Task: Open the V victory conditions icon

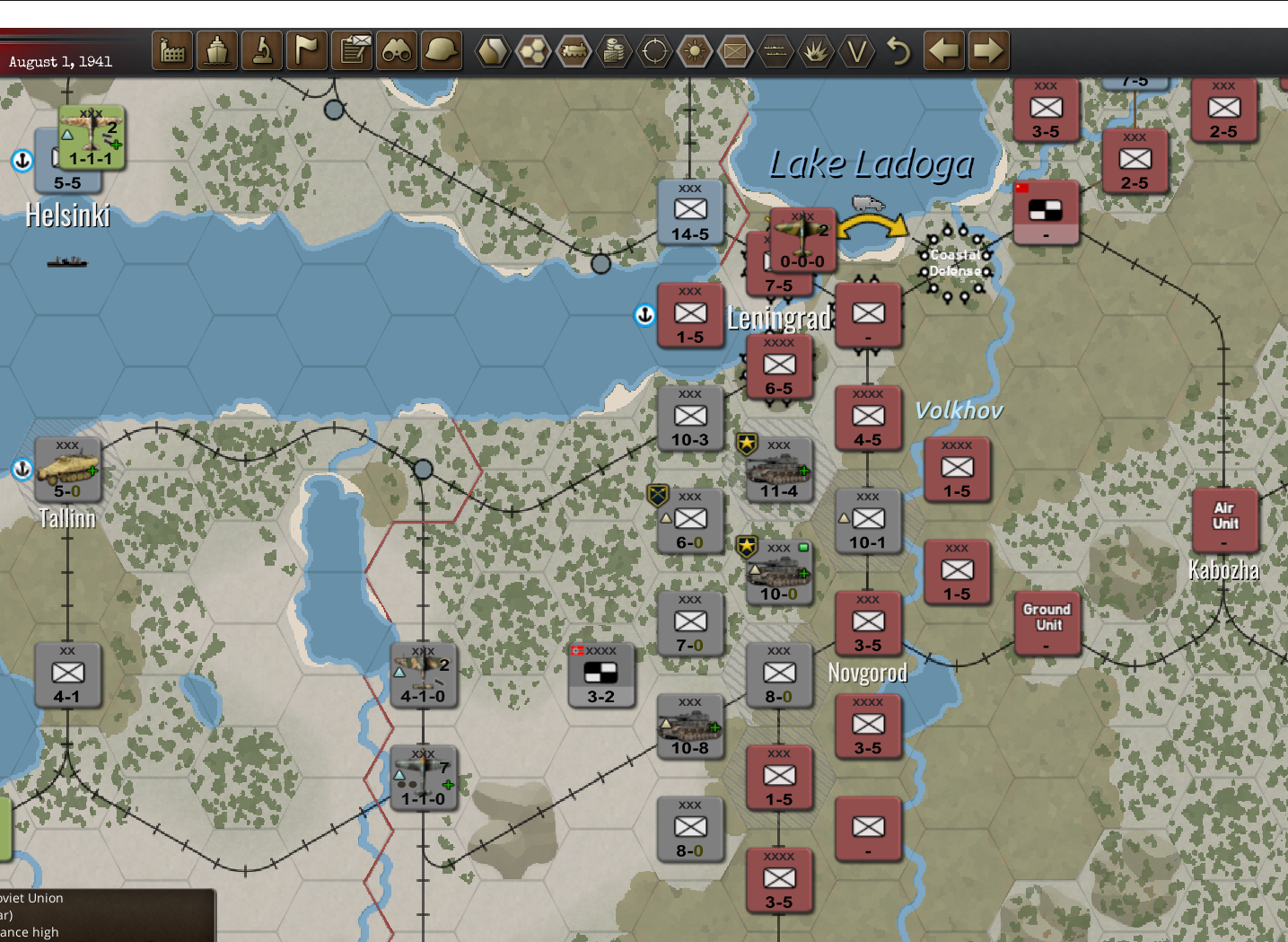Action: click(857, 51)
